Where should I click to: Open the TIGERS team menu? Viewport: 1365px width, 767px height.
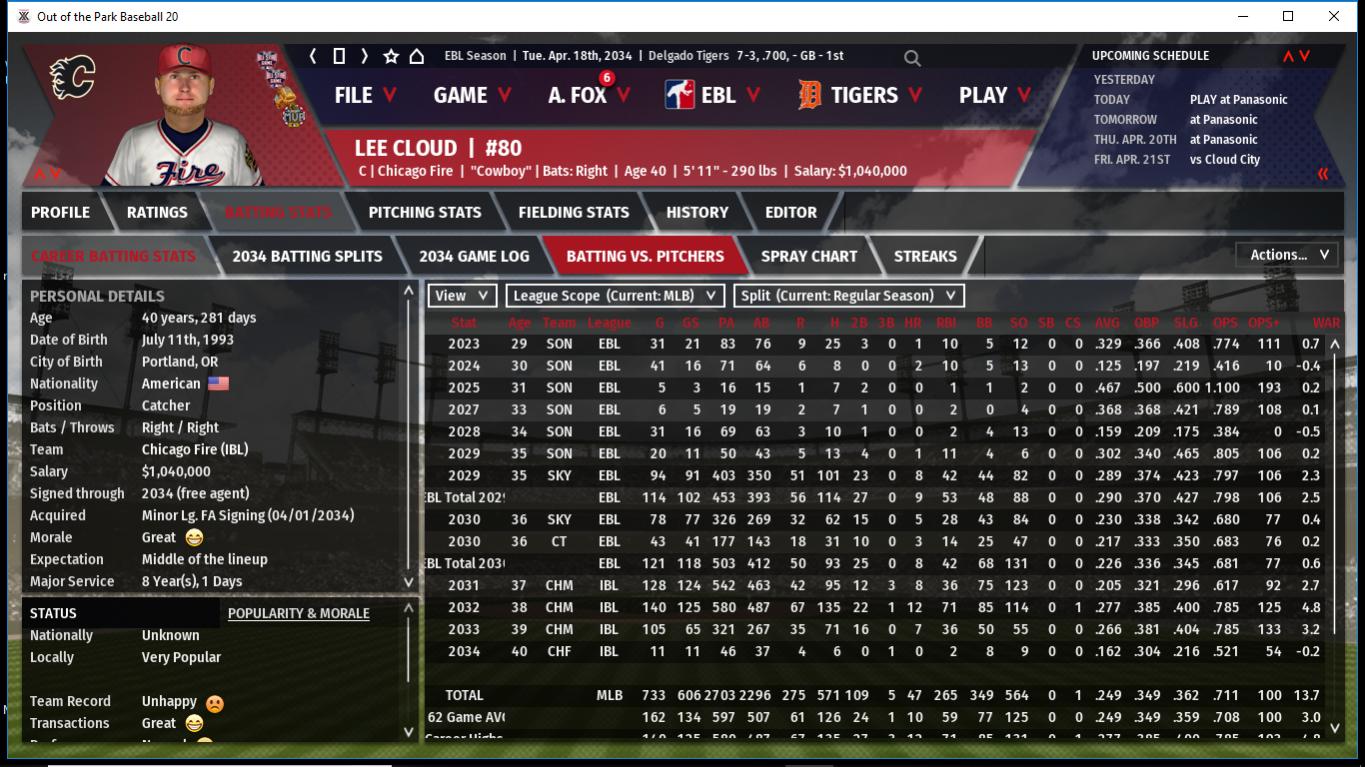[861, 95]
